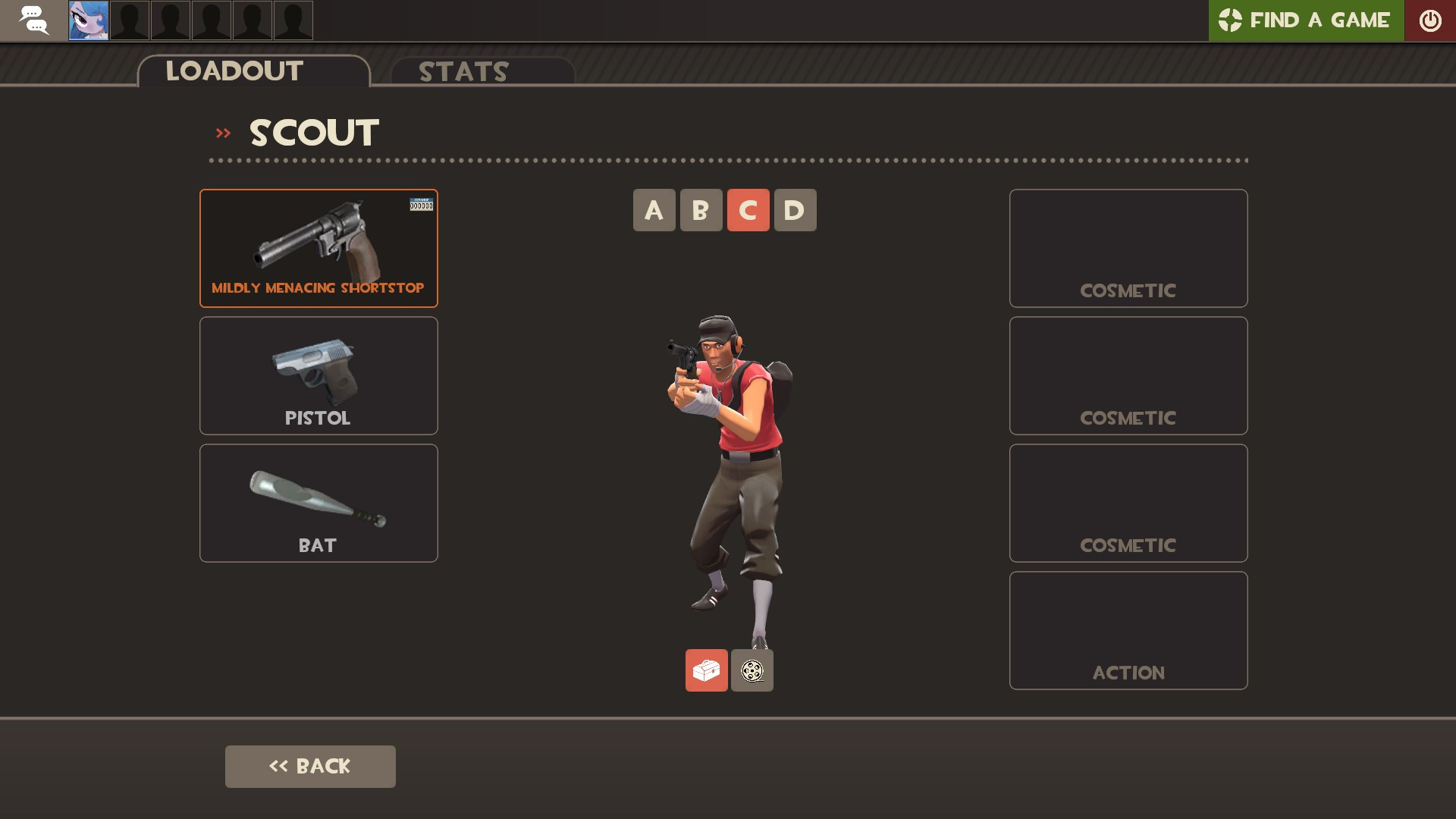Image resolution: width=1456 pixels, height=819 pixels.
Task: Enable loadout preset D
Action: click(795, 210)
